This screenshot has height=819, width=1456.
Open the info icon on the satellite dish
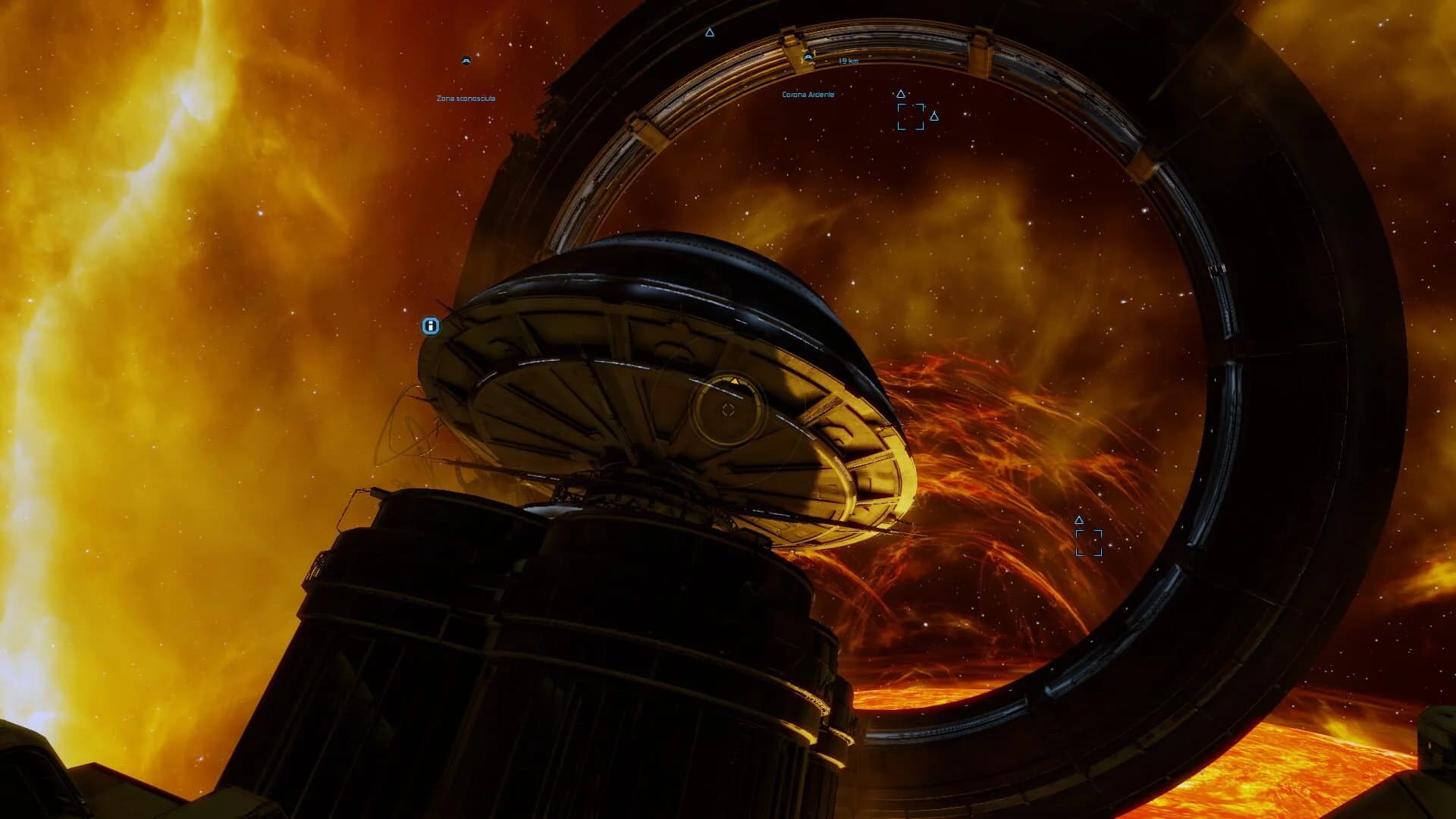click(x=431, y=326)
